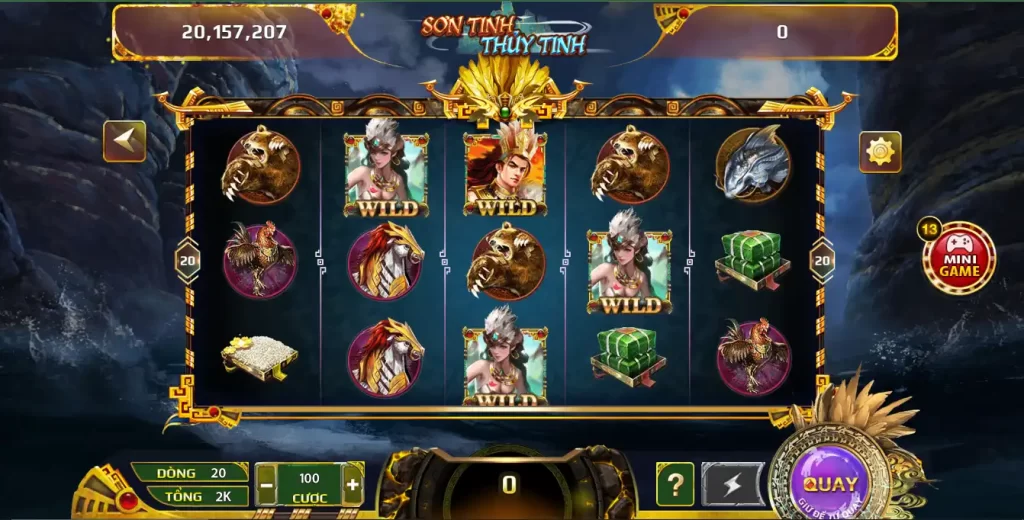Increase the bet with the plus button
This screenshot has width=1024, height=520.
(352, 486)
